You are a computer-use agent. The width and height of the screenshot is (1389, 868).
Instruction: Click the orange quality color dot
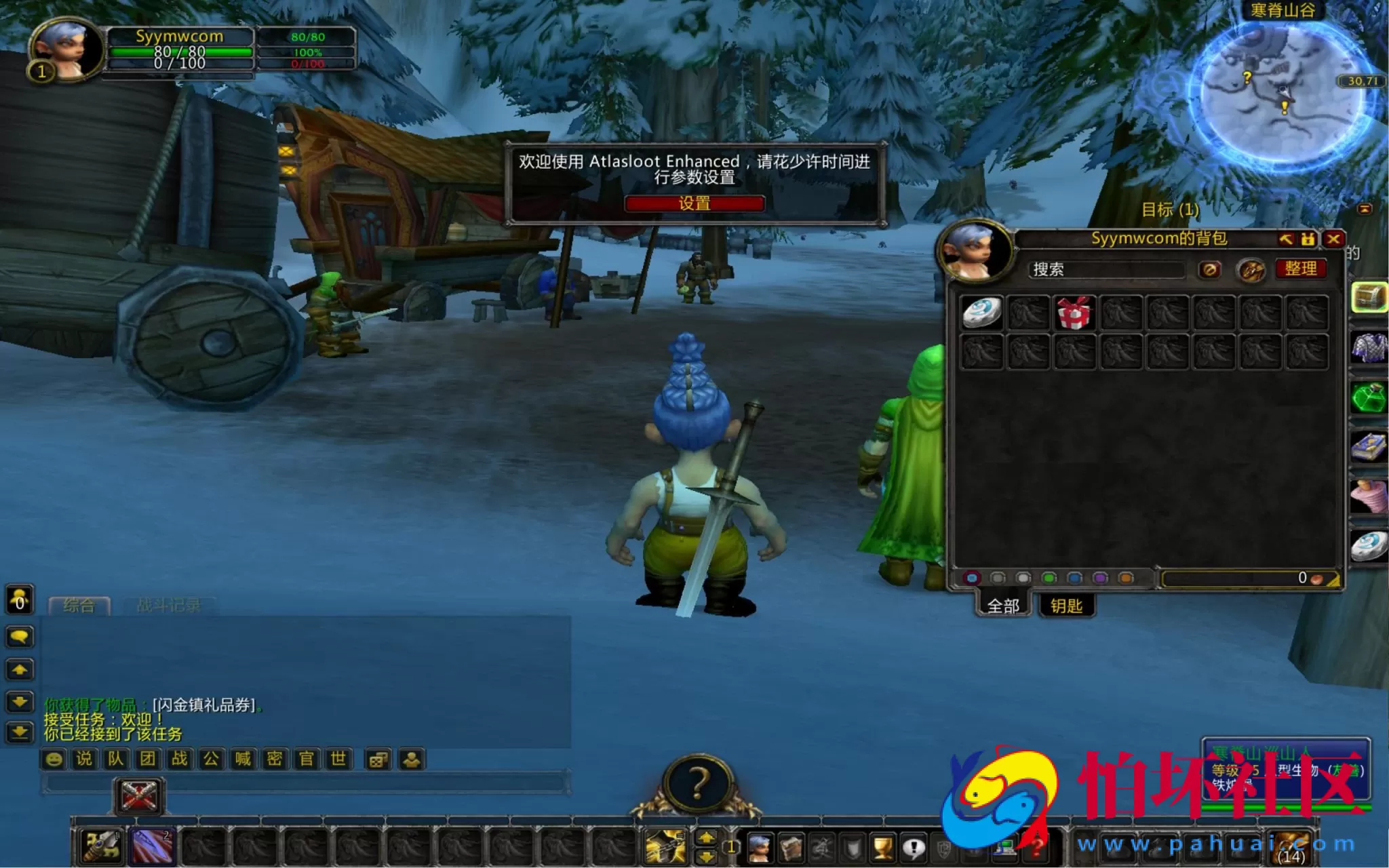(x=1125, y=577)
